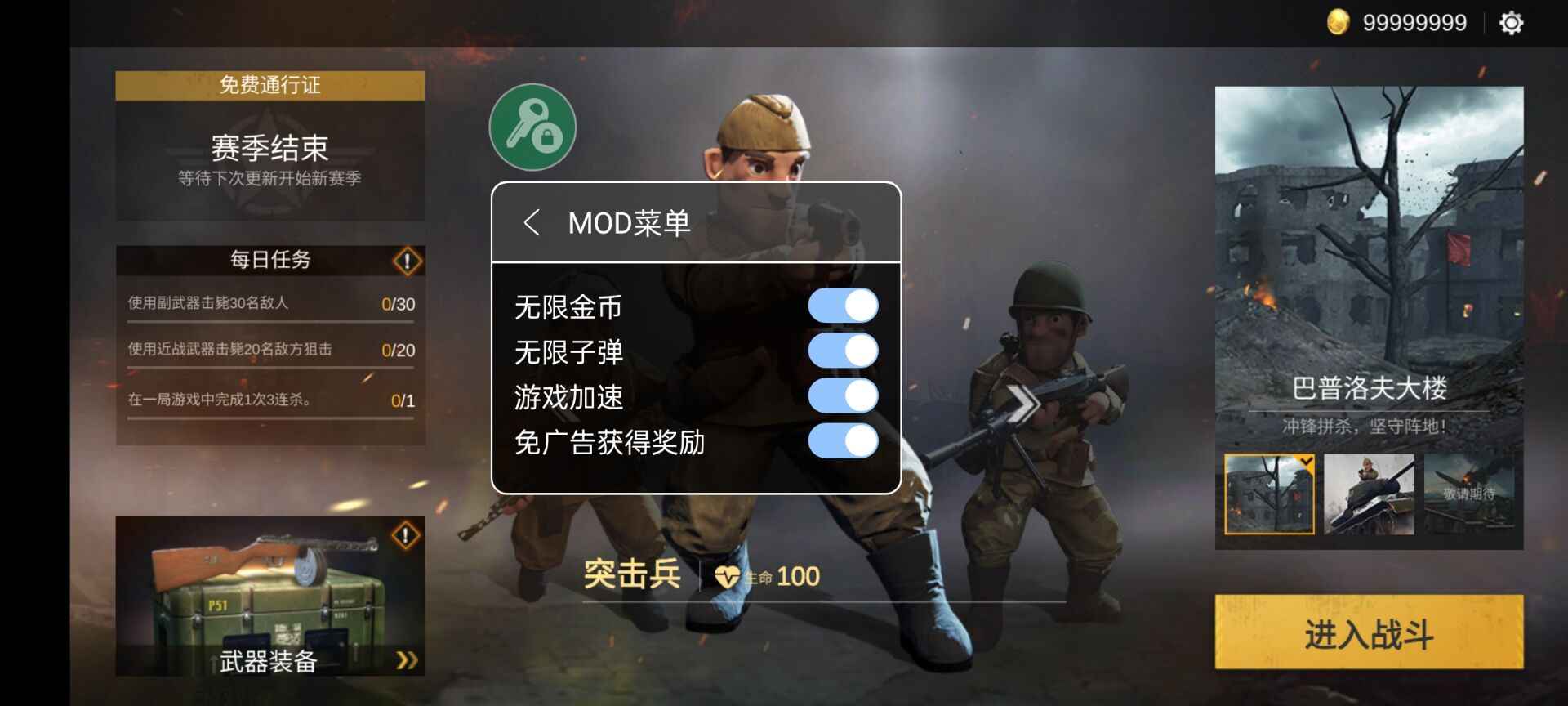
Task: Click the 赛季结束 season ended panel
Action: pos(270,150)
